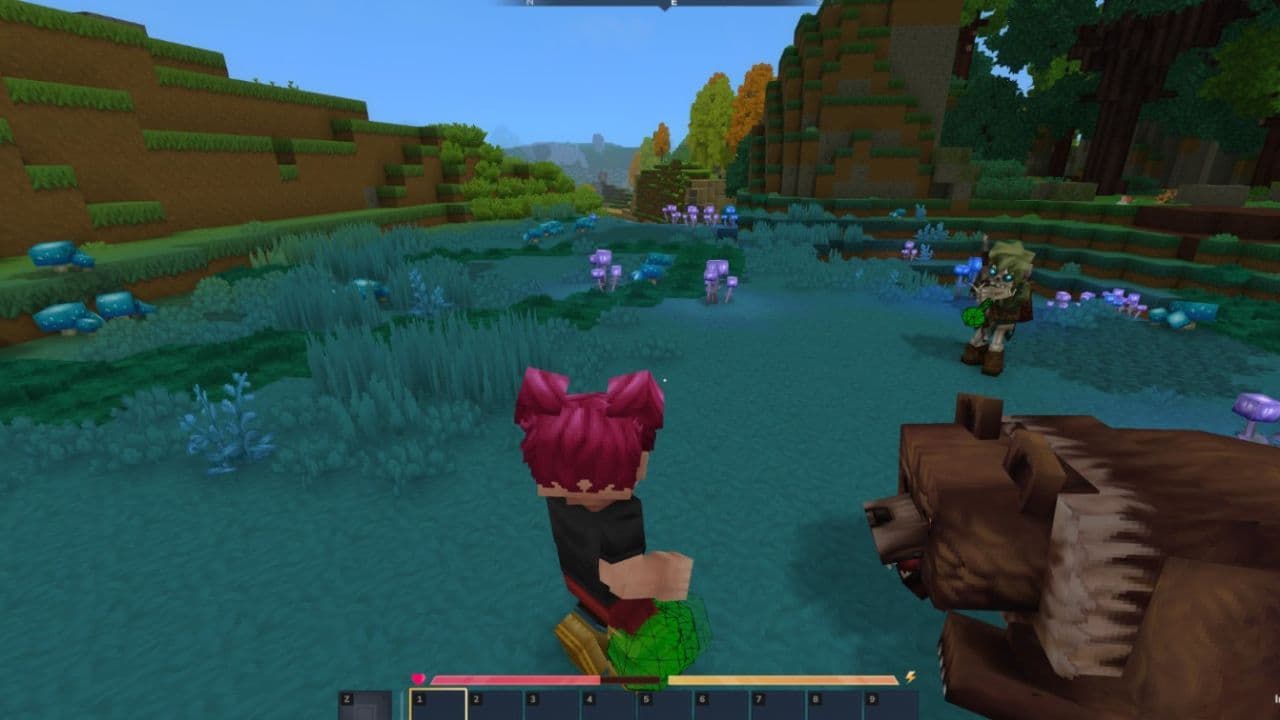
Task: Click the number badge on hotbar slot 1
Action: pyautogui.click(x=420, y=698)
